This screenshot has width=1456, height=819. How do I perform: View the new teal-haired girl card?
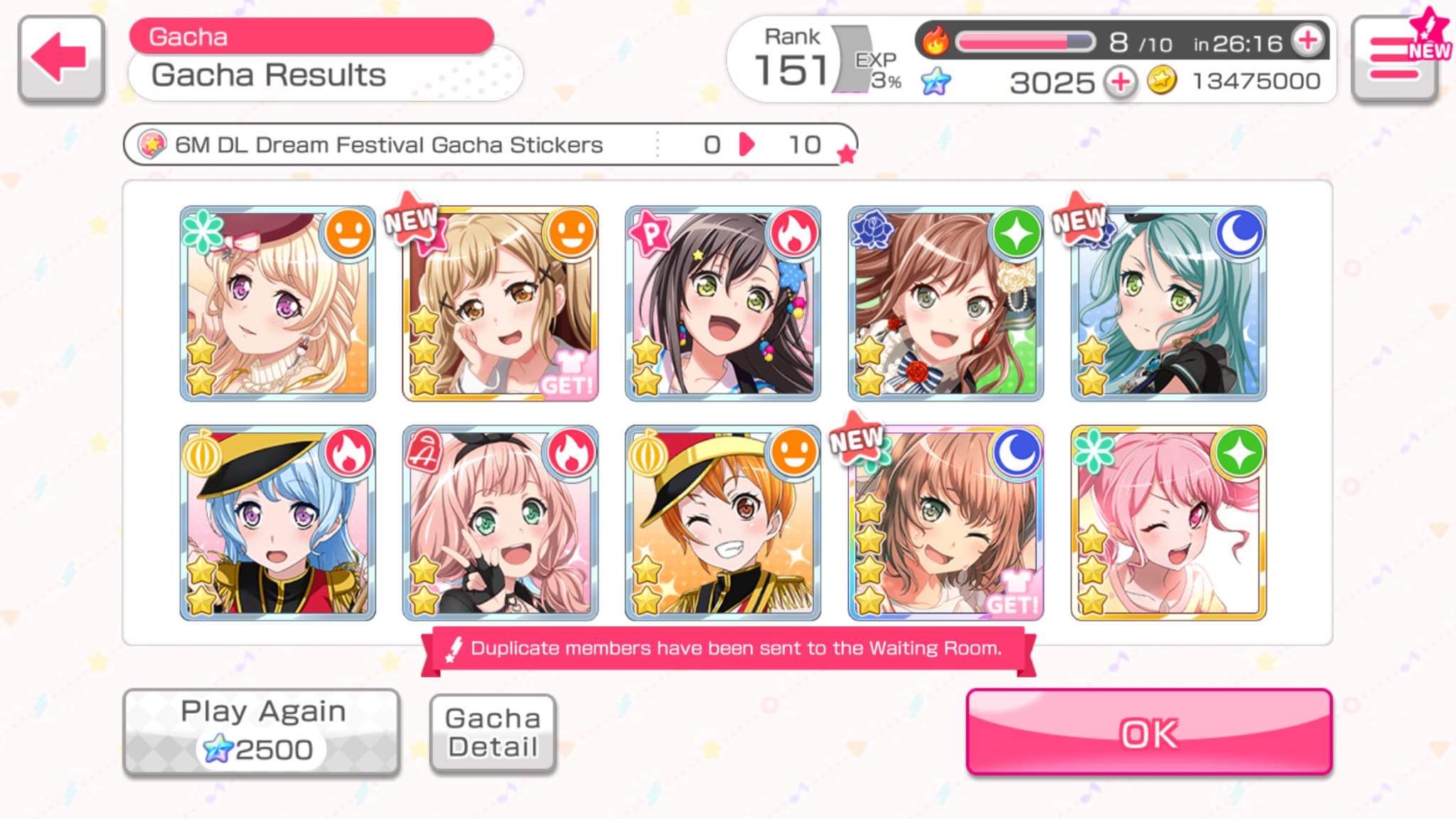1168,304
